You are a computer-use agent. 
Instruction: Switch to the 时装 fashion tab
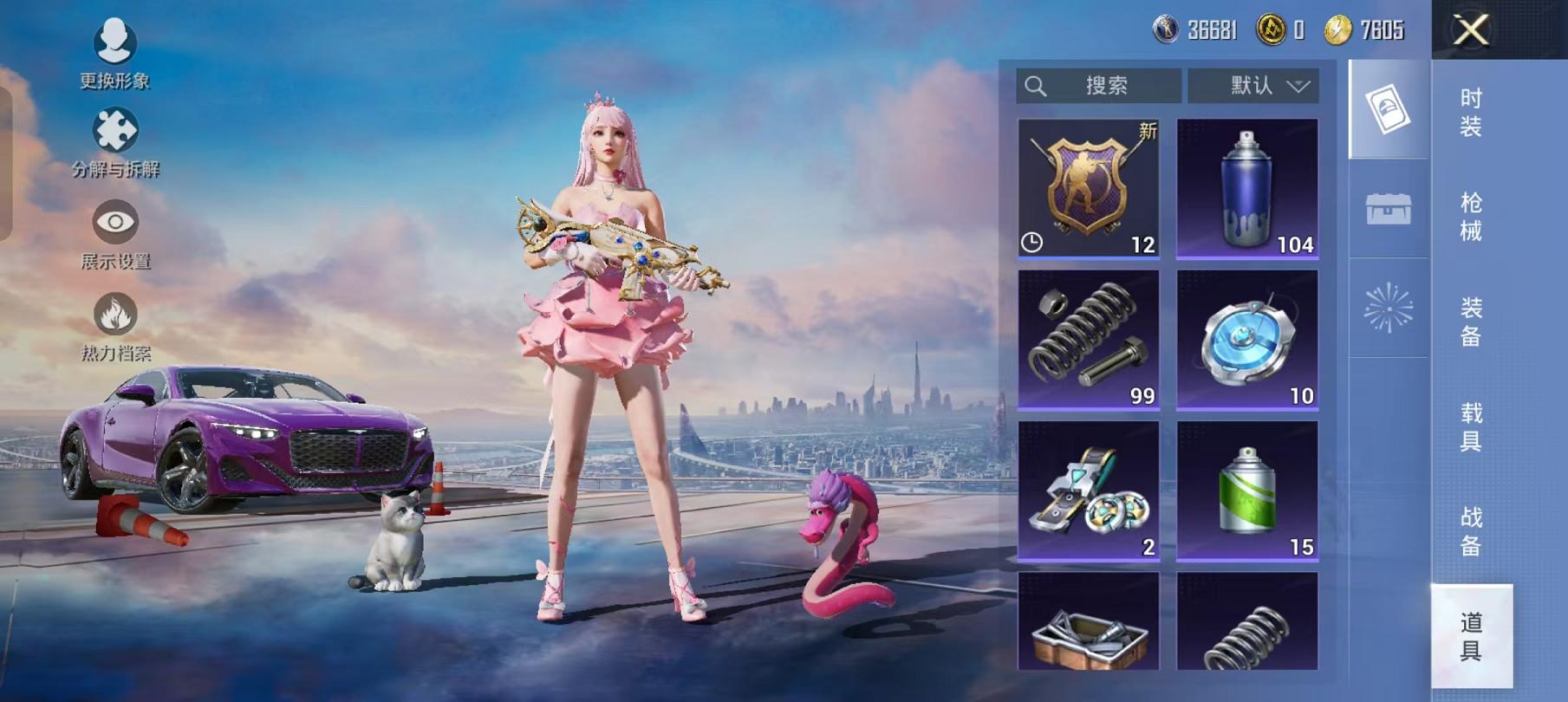tap(1474, 113)
